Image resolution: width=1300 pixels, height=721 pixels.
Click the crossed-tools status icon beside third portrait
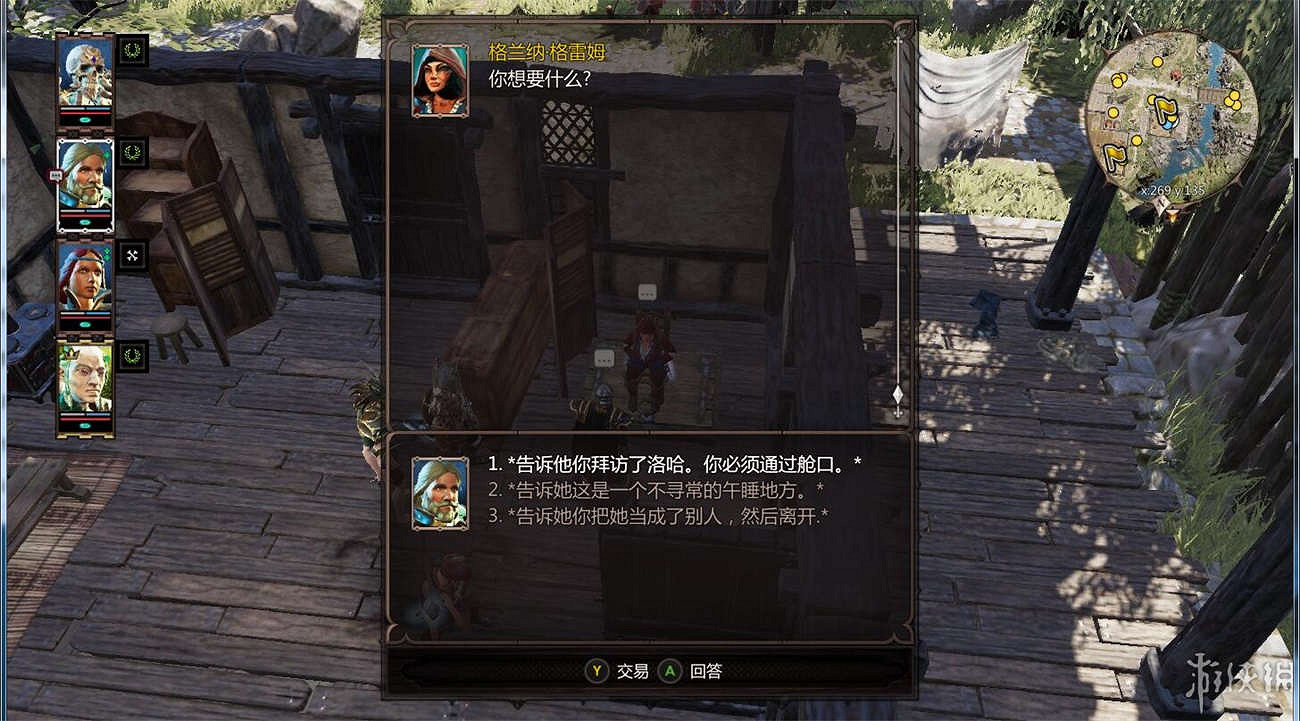tap(131, 254)
